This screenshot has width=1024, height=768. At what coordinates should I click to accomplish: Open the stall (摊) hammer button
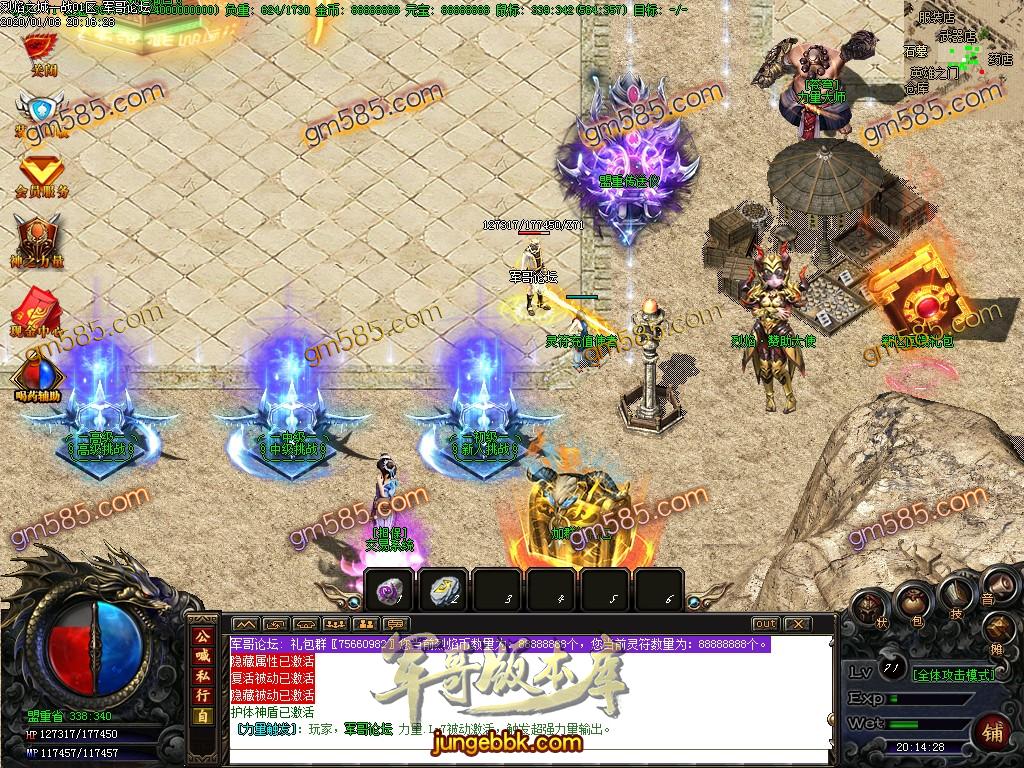tap(998, 629)
